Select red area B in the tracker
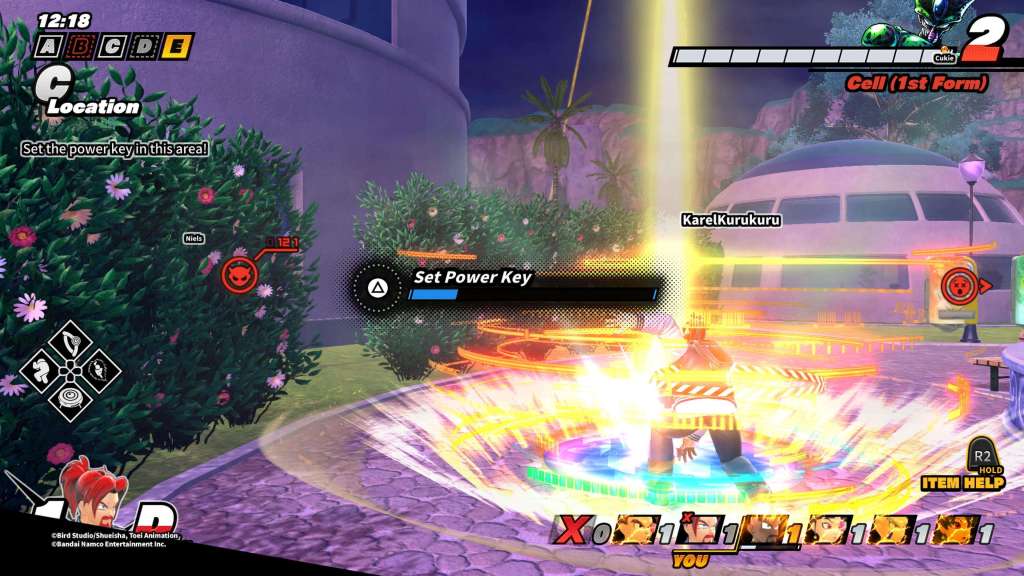Screen dimensions: 1024x576 tap(82, 46)
